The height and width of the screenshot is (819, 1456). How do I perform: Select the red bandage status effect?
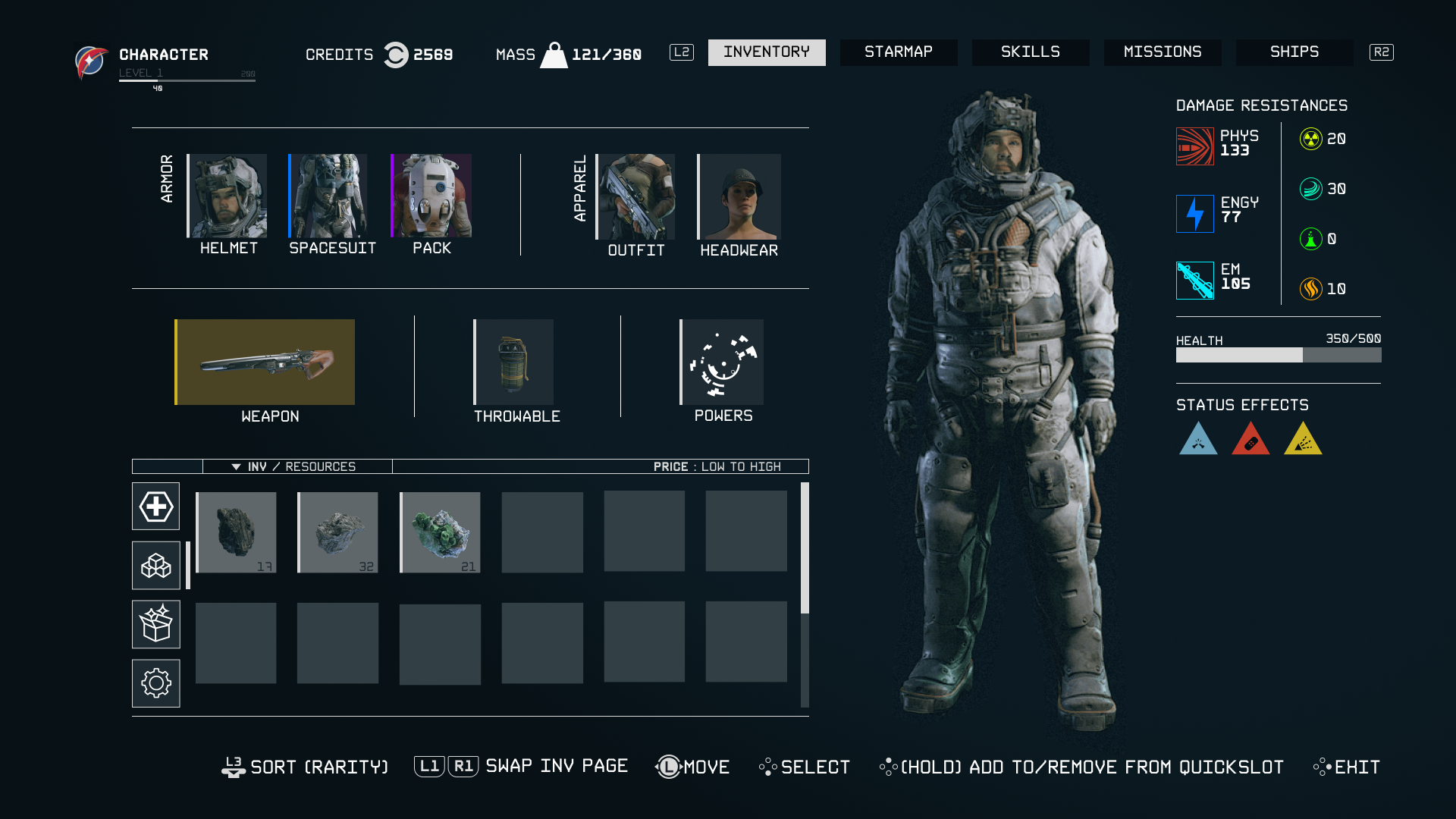(1250, 440)
